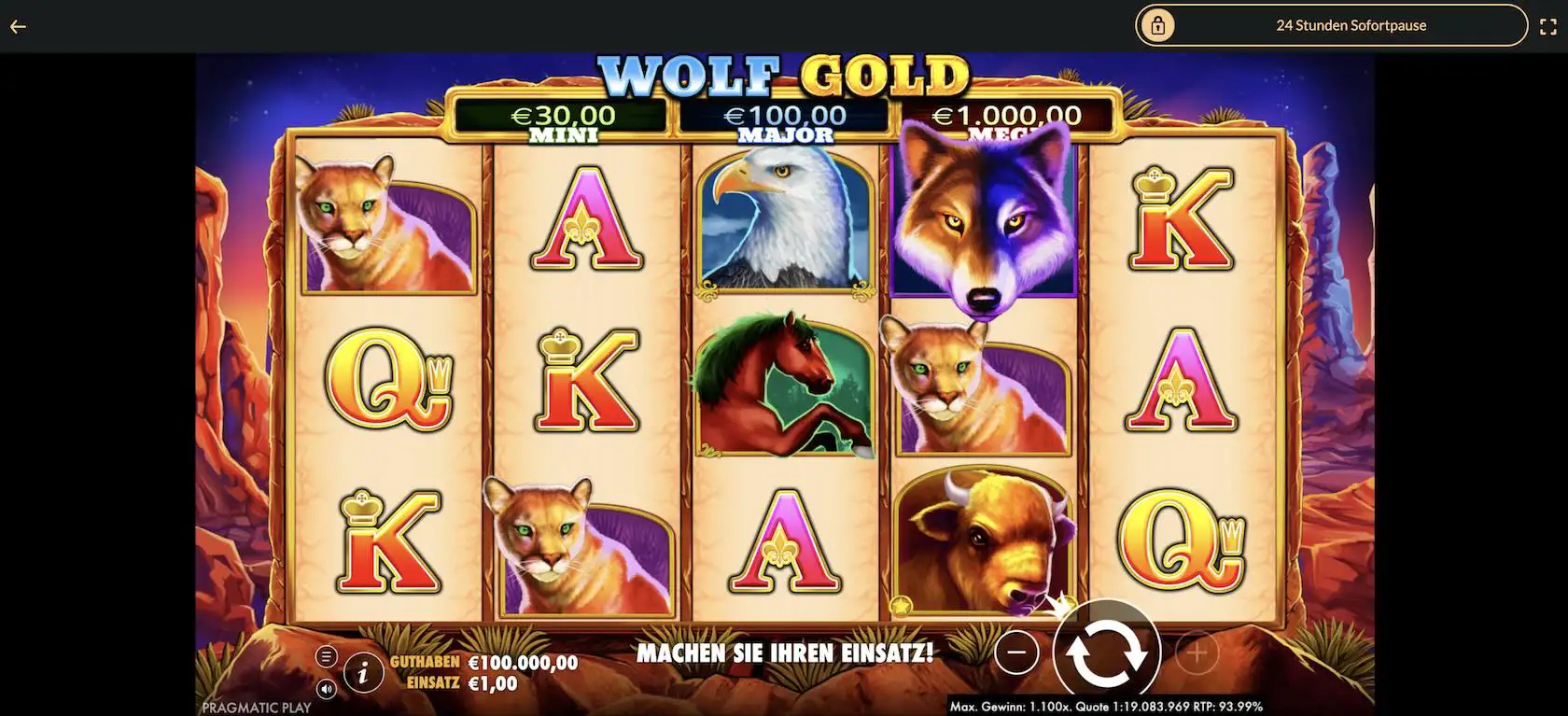This screenshot has width=1568, height=716.
Task: Toggle sound using the loudspeaker control
Action: [327, 689]
